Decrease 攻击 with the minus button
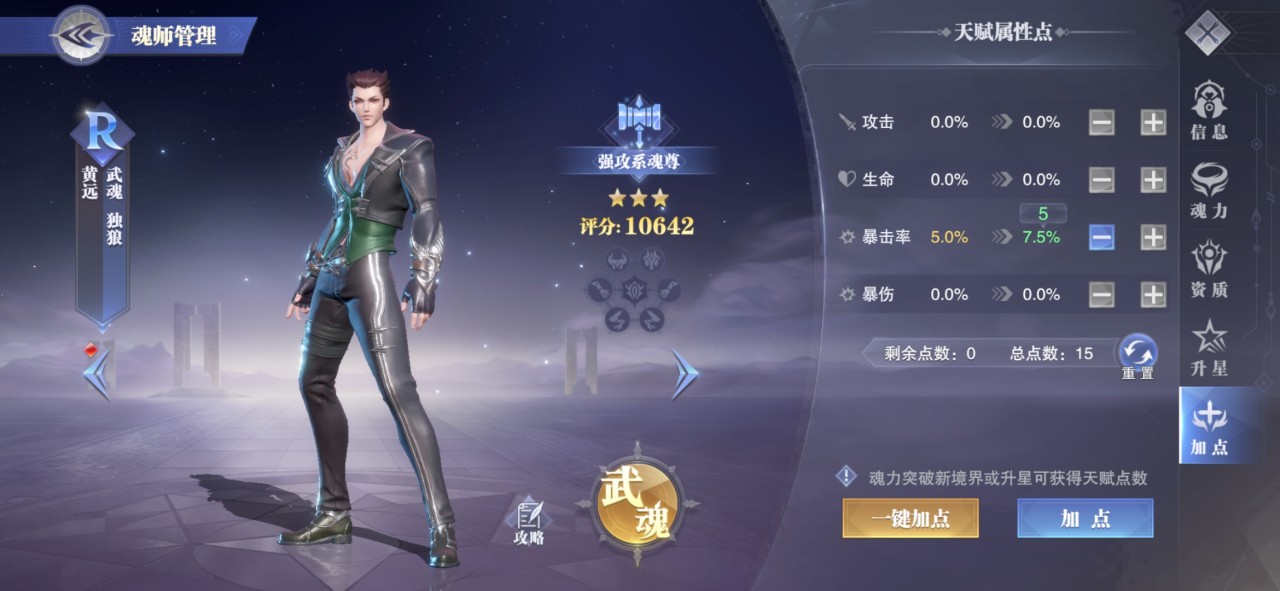Image resolution: width=1280 pixels, height=591 pixels. (x=1101, y=123)
